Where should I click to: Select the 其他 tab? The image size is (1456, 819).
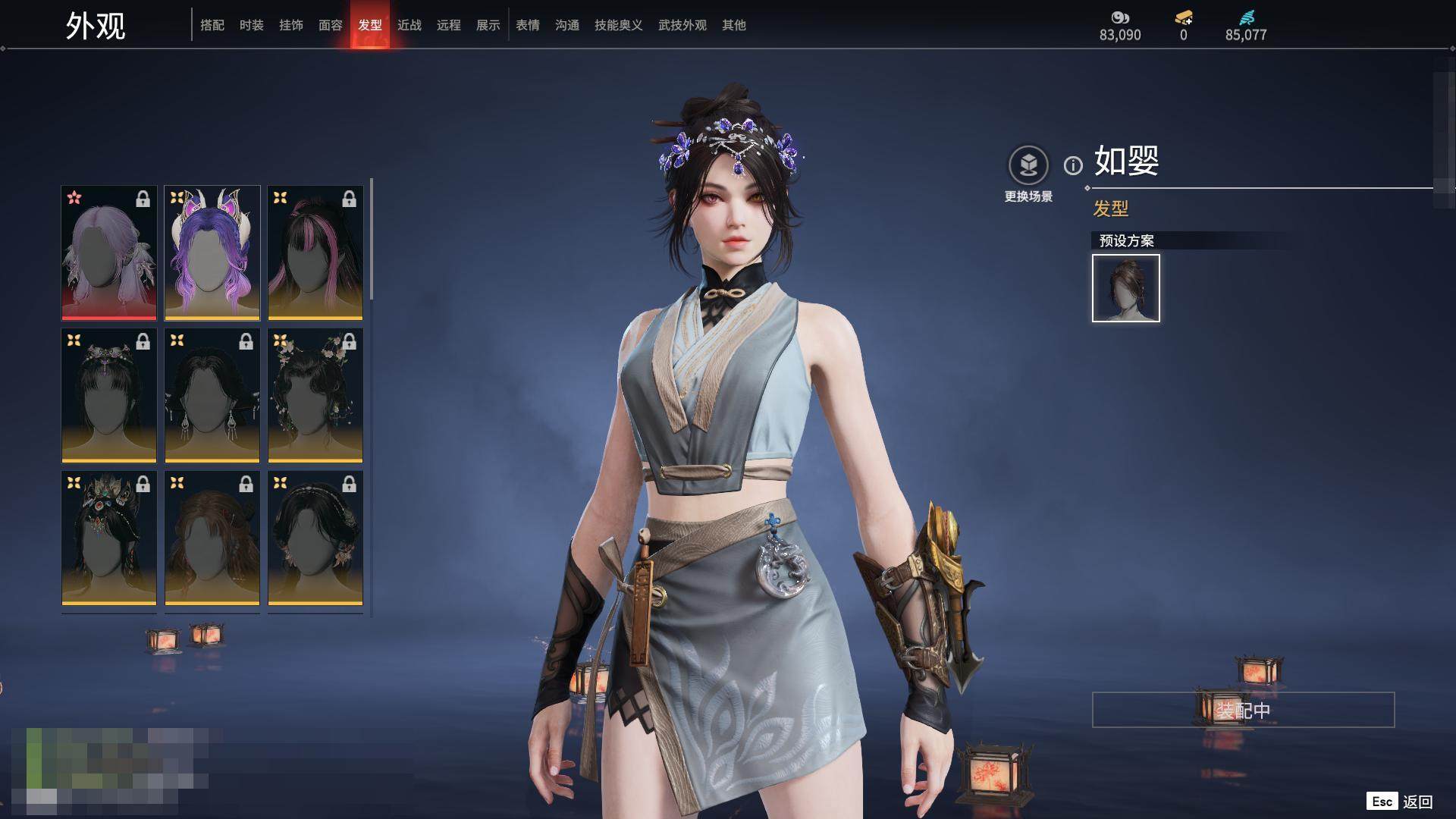pos(734,25)
